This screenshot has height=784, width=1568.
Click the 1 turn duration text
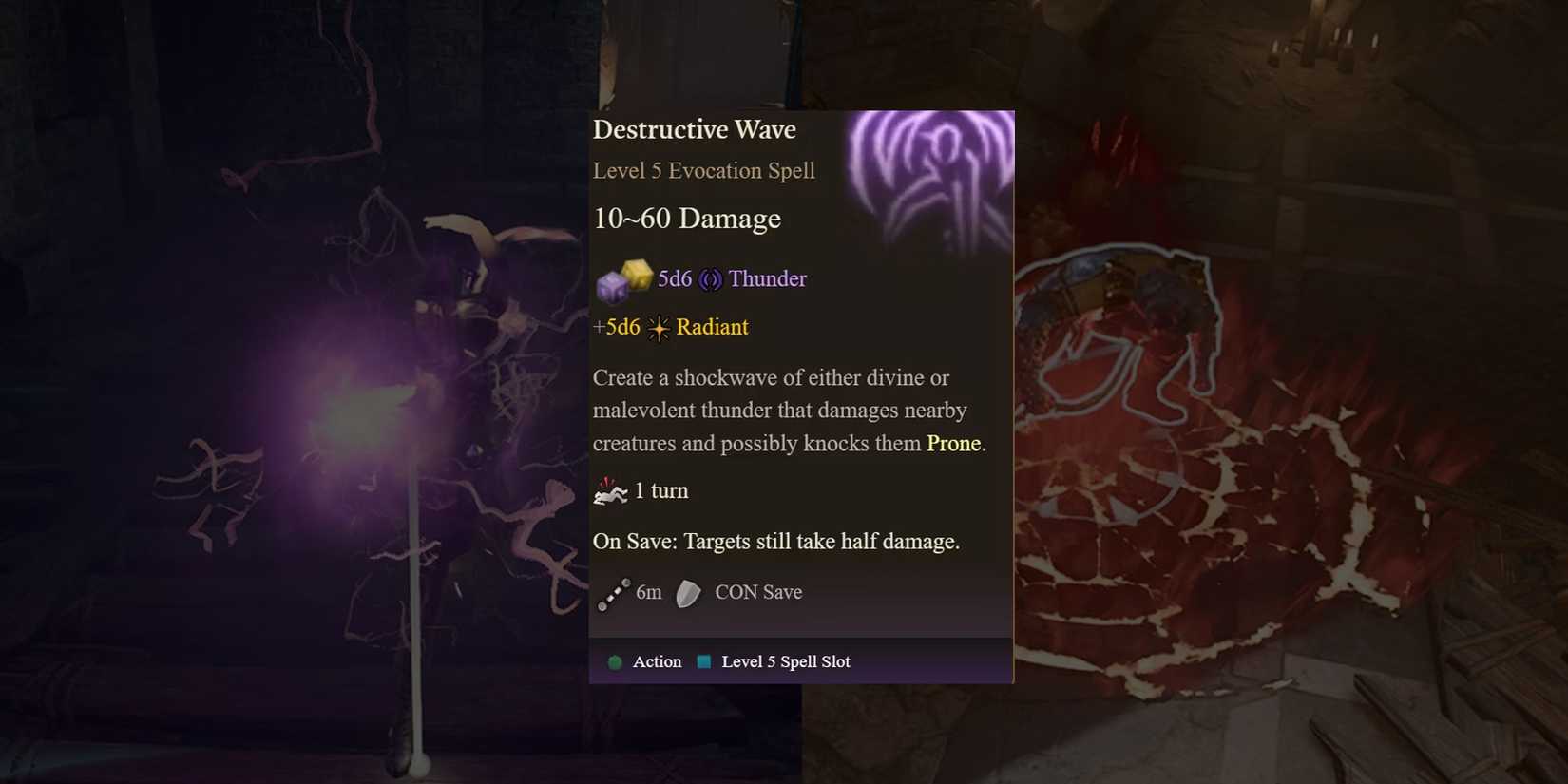661,490
